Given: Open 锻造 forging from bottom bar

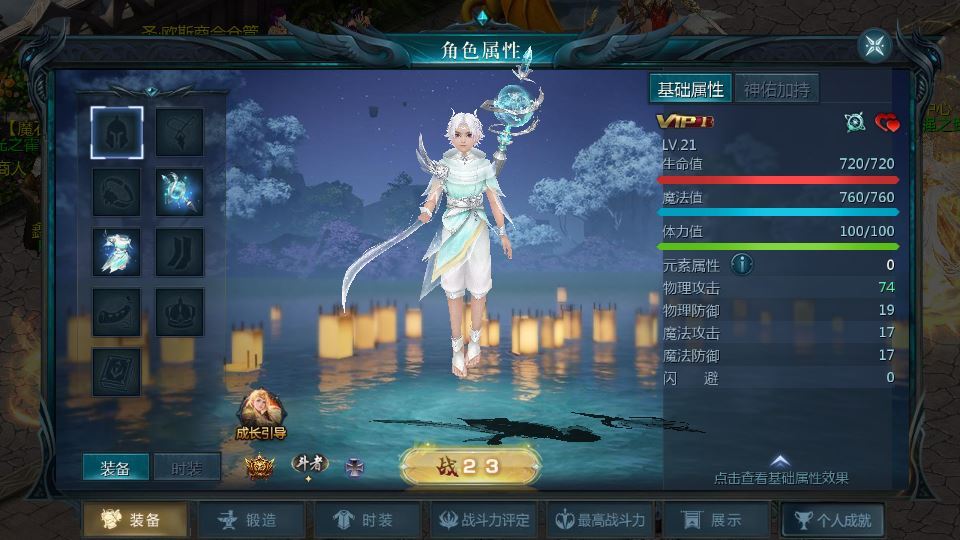Looking at the screenshot, I should click(249, 520).
